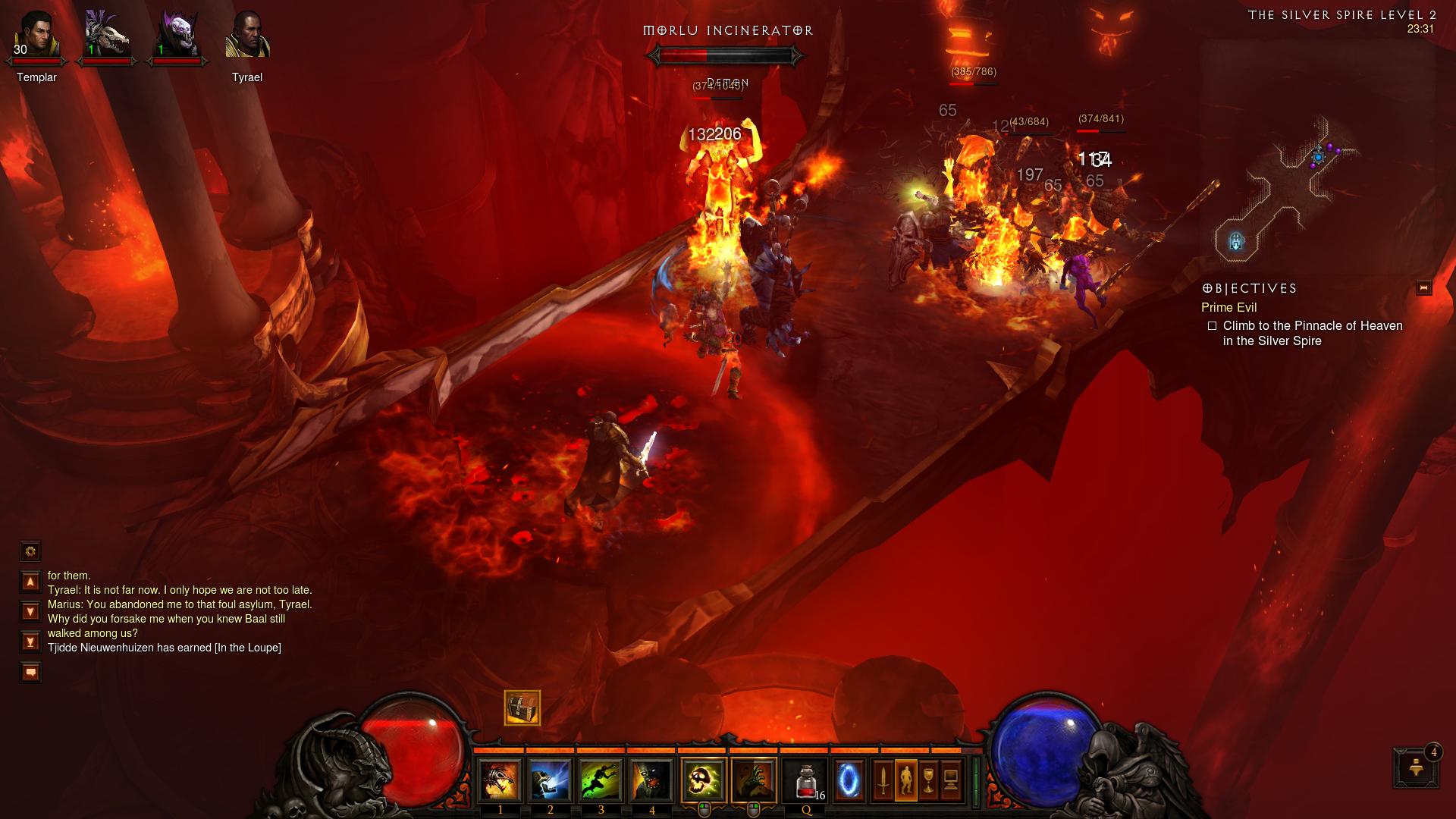Open the blue town portal
Image resolution: width=1456 pixels, height=819 pixels.
click(849, 780)
